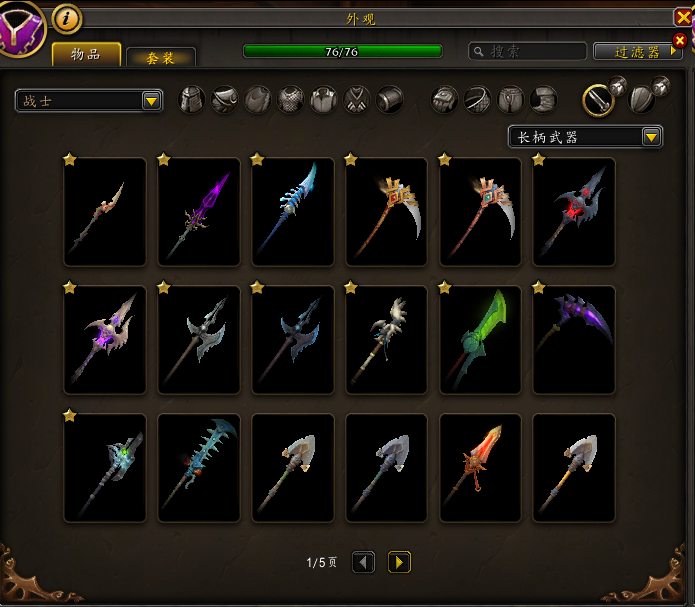The width and height of the screenshot is (695, 607).
Task: Open the info button beside the title
Action: pos(67,17)
